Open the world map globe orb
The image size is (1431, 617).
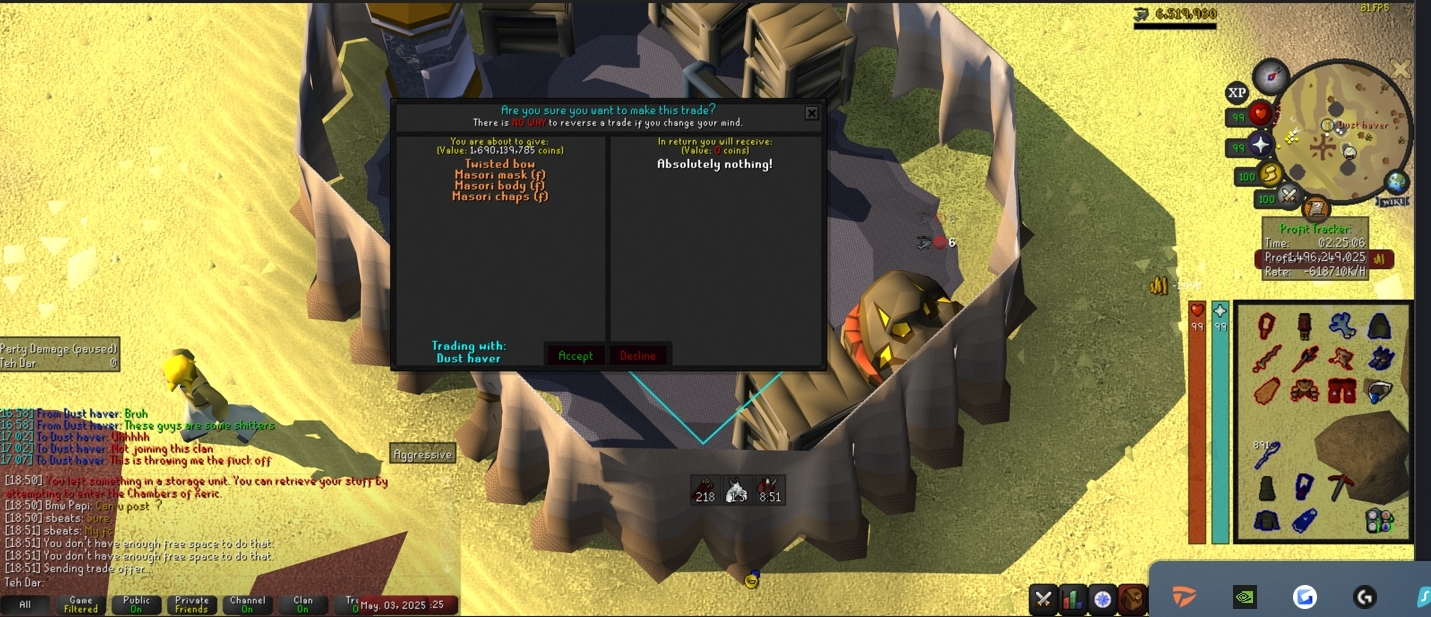pyautogui.click(x=1397, y=182)
